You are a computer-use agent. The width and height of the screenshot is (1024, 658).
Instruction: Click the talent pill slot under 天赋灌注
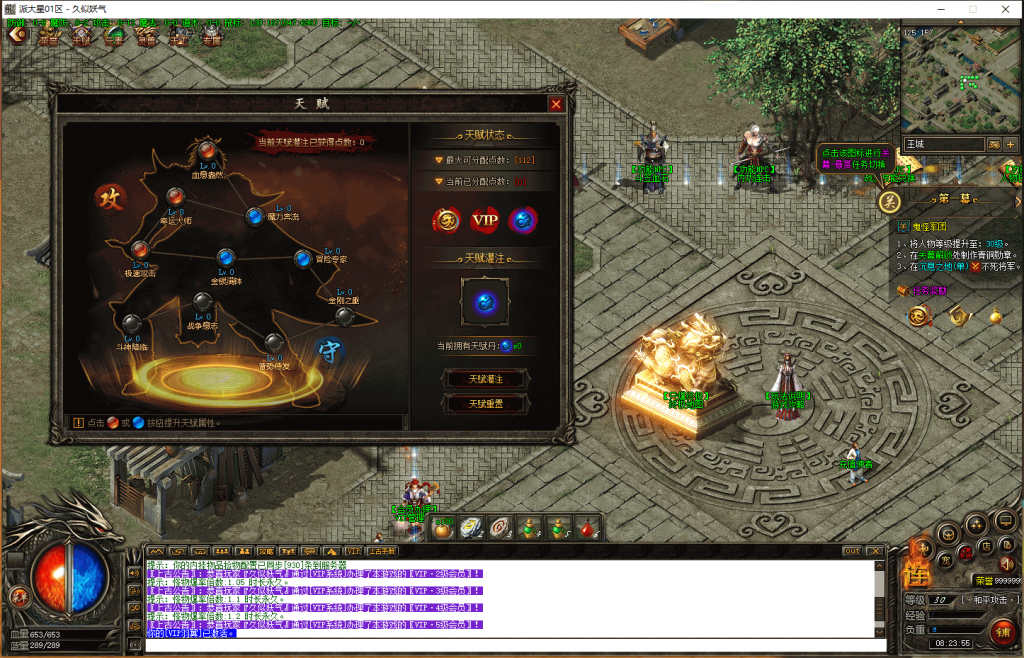click(485, 301)
